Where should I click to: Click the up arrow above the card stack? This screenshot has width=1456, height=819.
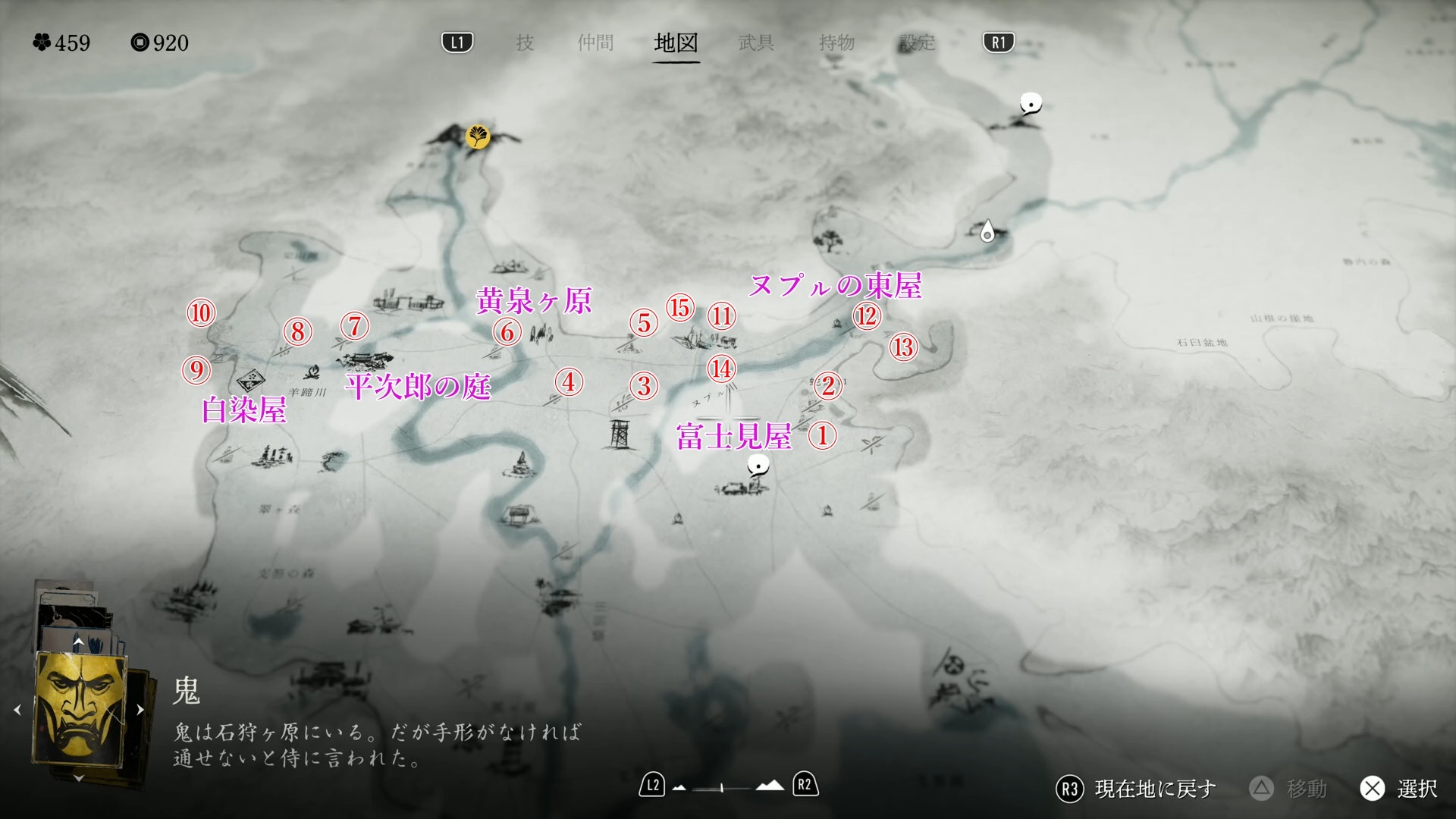tap(78, 642)
